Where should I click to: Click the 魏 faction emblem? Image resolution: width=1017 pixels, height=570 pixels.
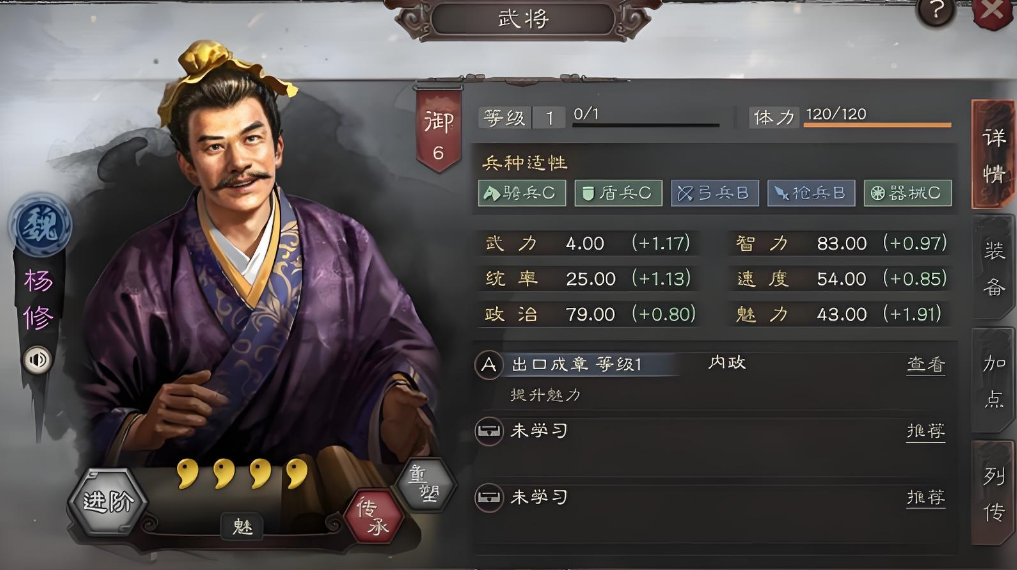[40, 226]
